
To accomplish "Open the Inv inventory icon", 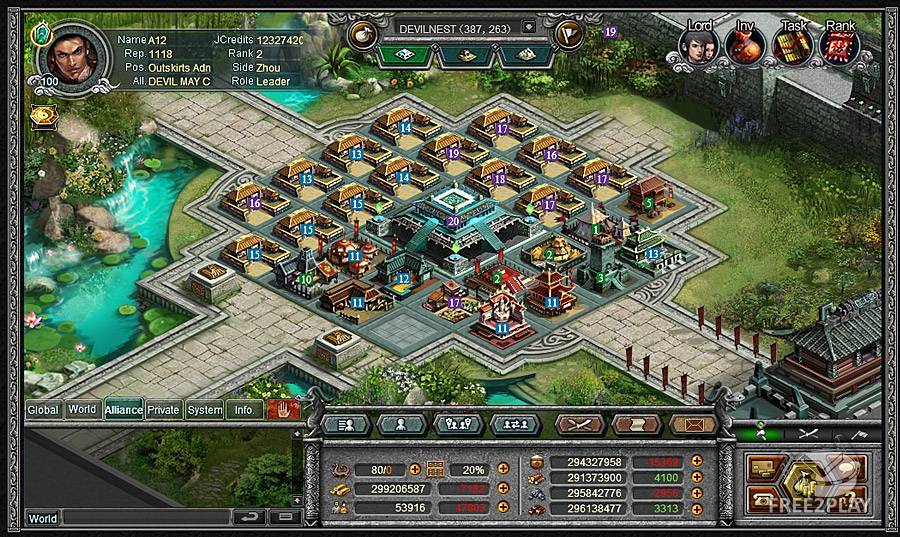I will 746,45.
